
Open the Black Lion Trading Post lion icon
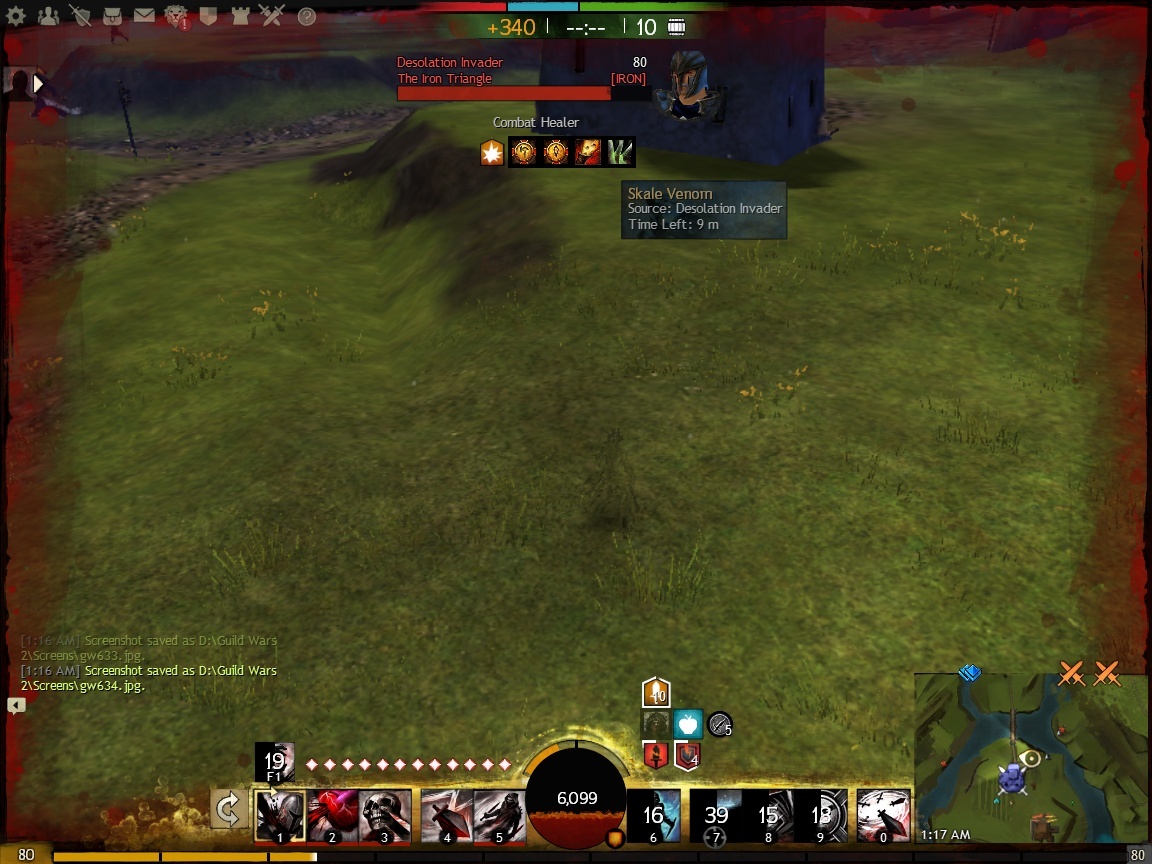click(176, 16)
